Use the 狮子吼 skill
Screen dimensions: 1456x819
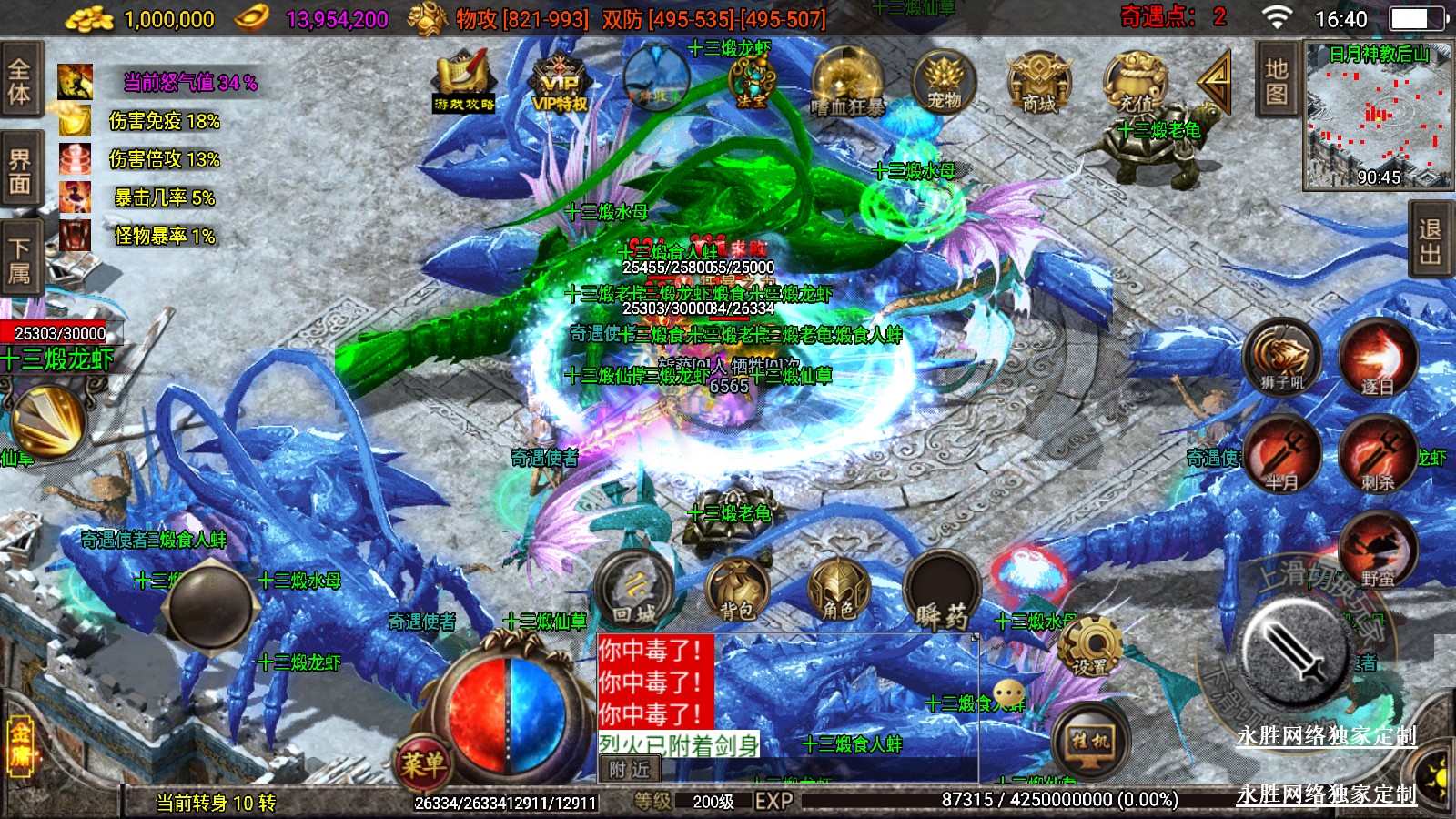coord(1282,358)
